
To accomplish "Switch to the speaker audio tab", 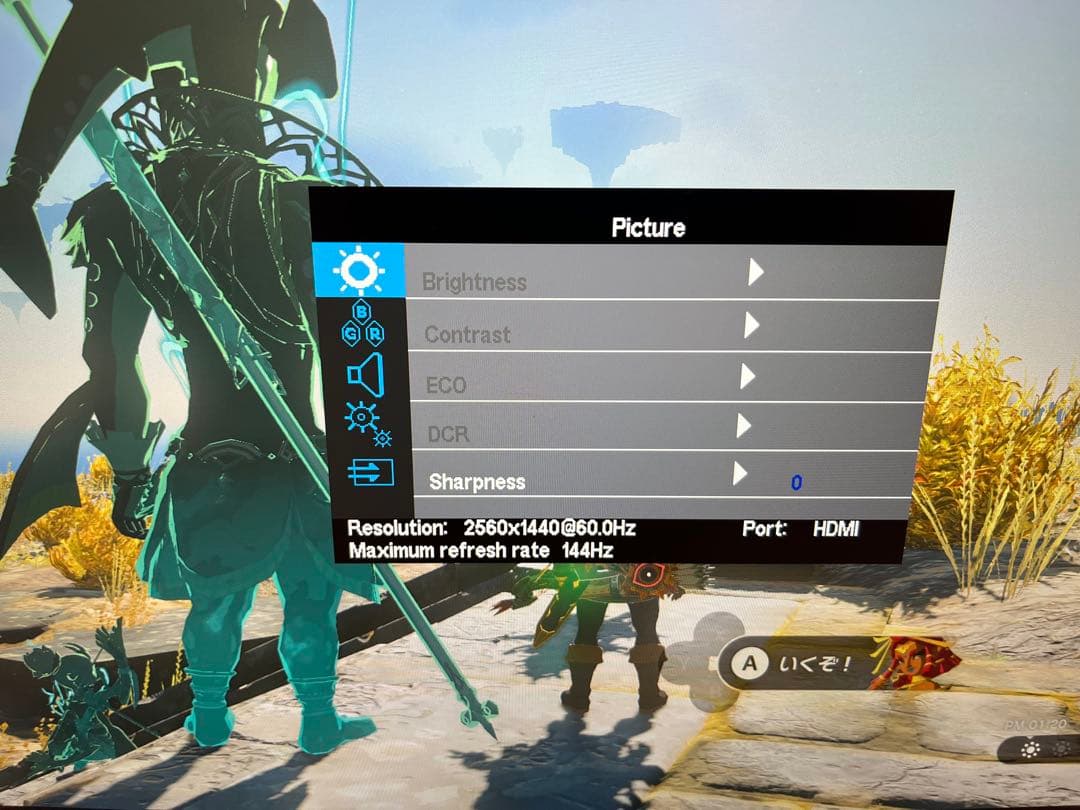I will [x=365, y=375].
